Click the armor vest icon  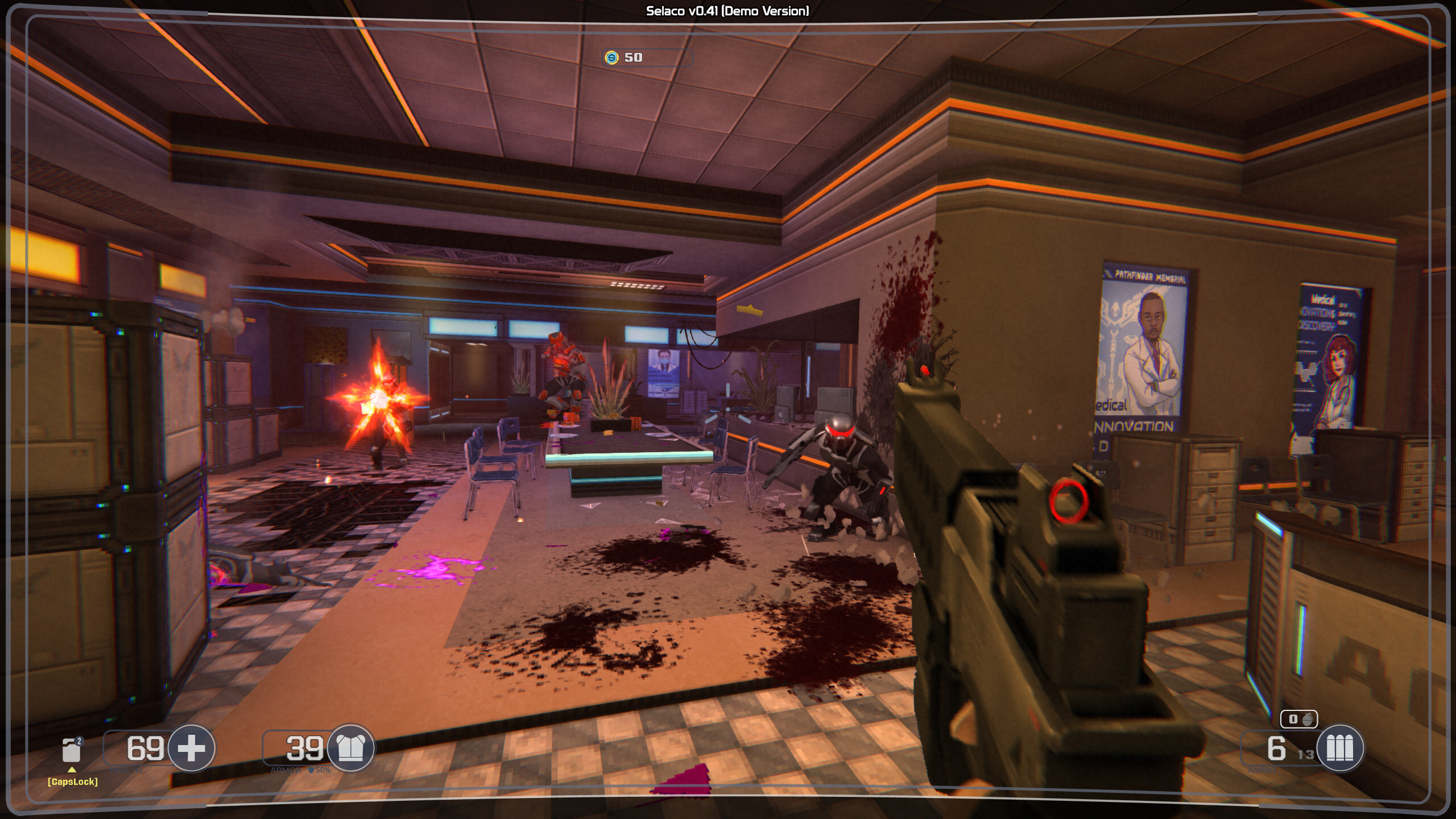[351, 748]
